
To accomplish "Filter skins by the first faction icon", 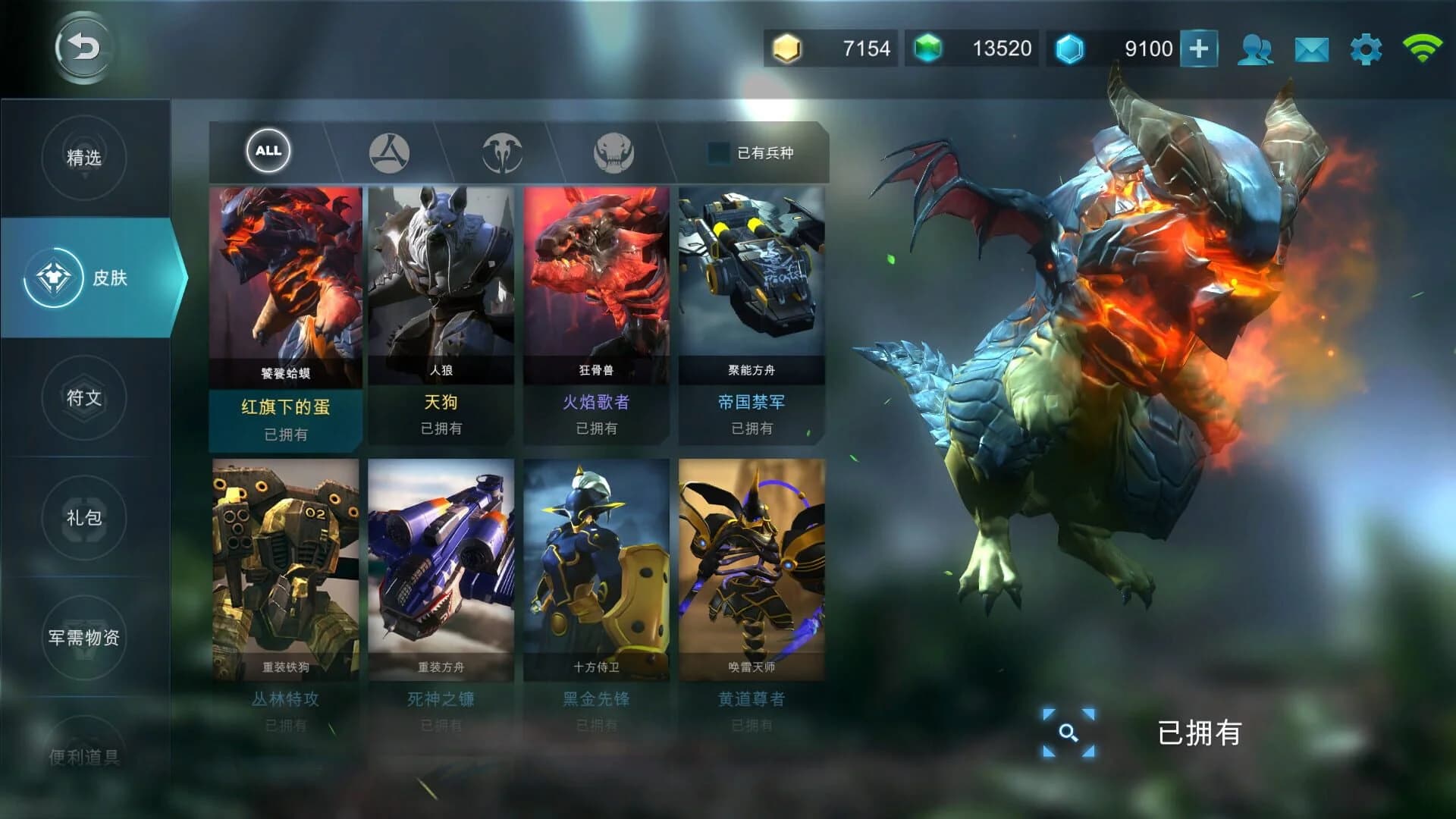I will [387, 151].
